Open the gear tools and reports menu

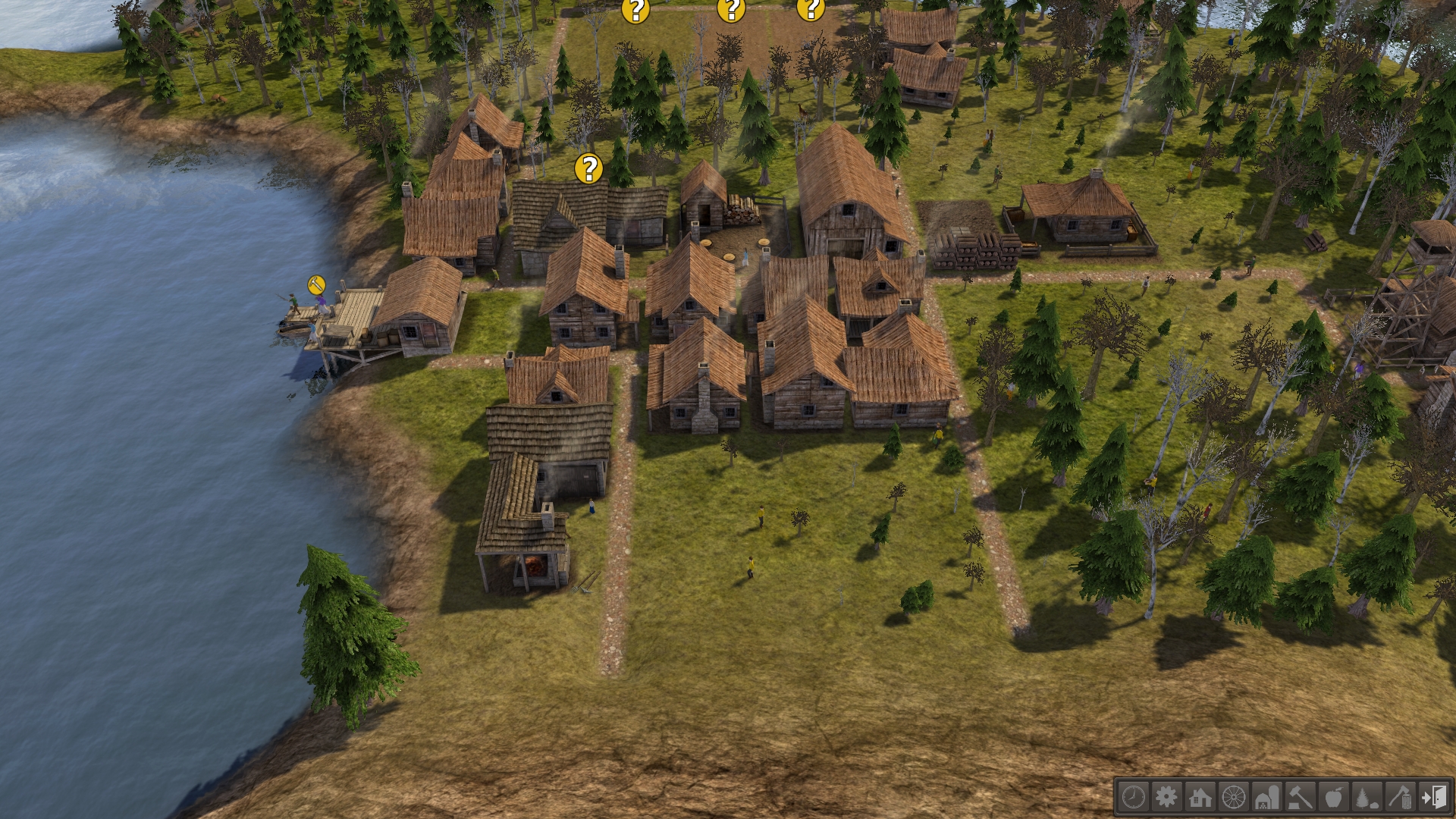point(1166,797)
